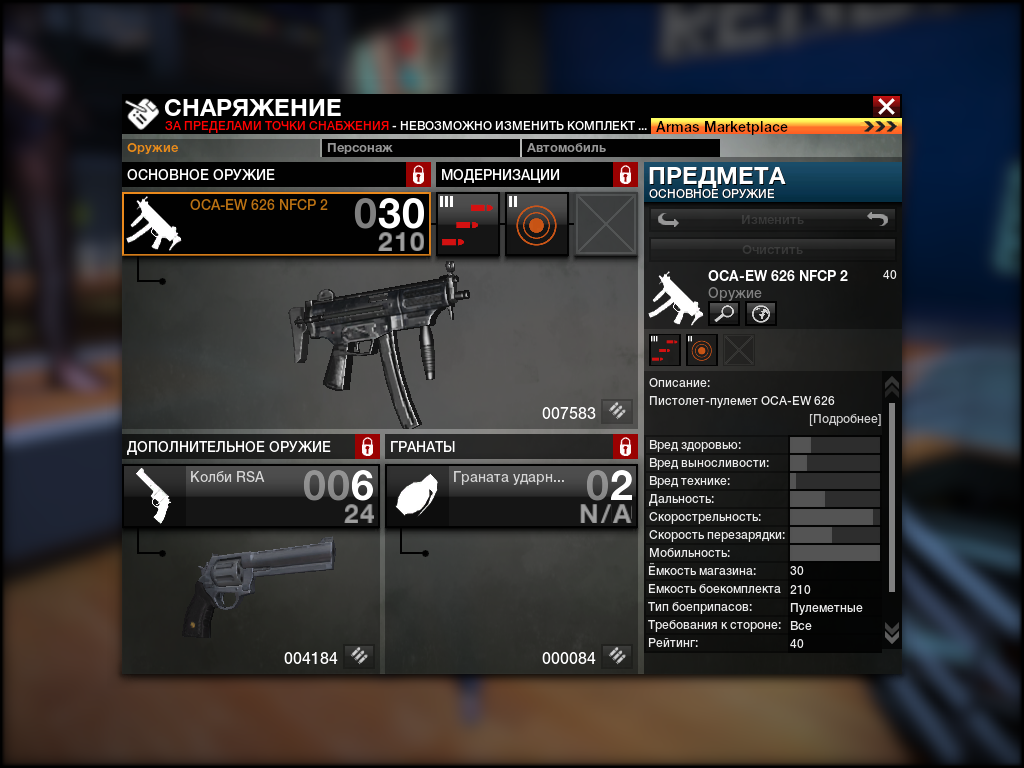Click the three-bullet ammo modification slot

468,224
